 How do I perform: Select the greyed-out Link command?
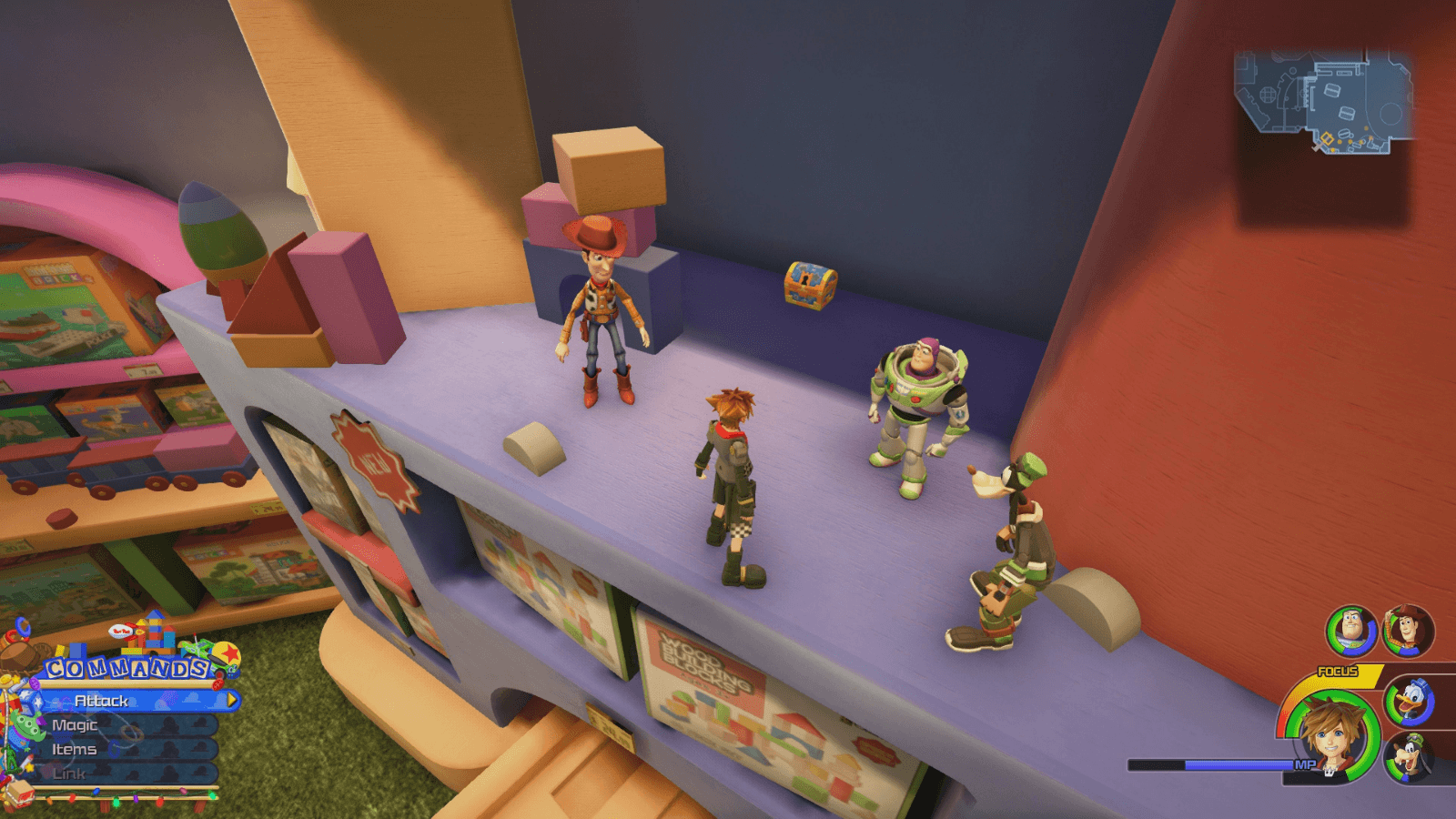click(x=70, y=773)
